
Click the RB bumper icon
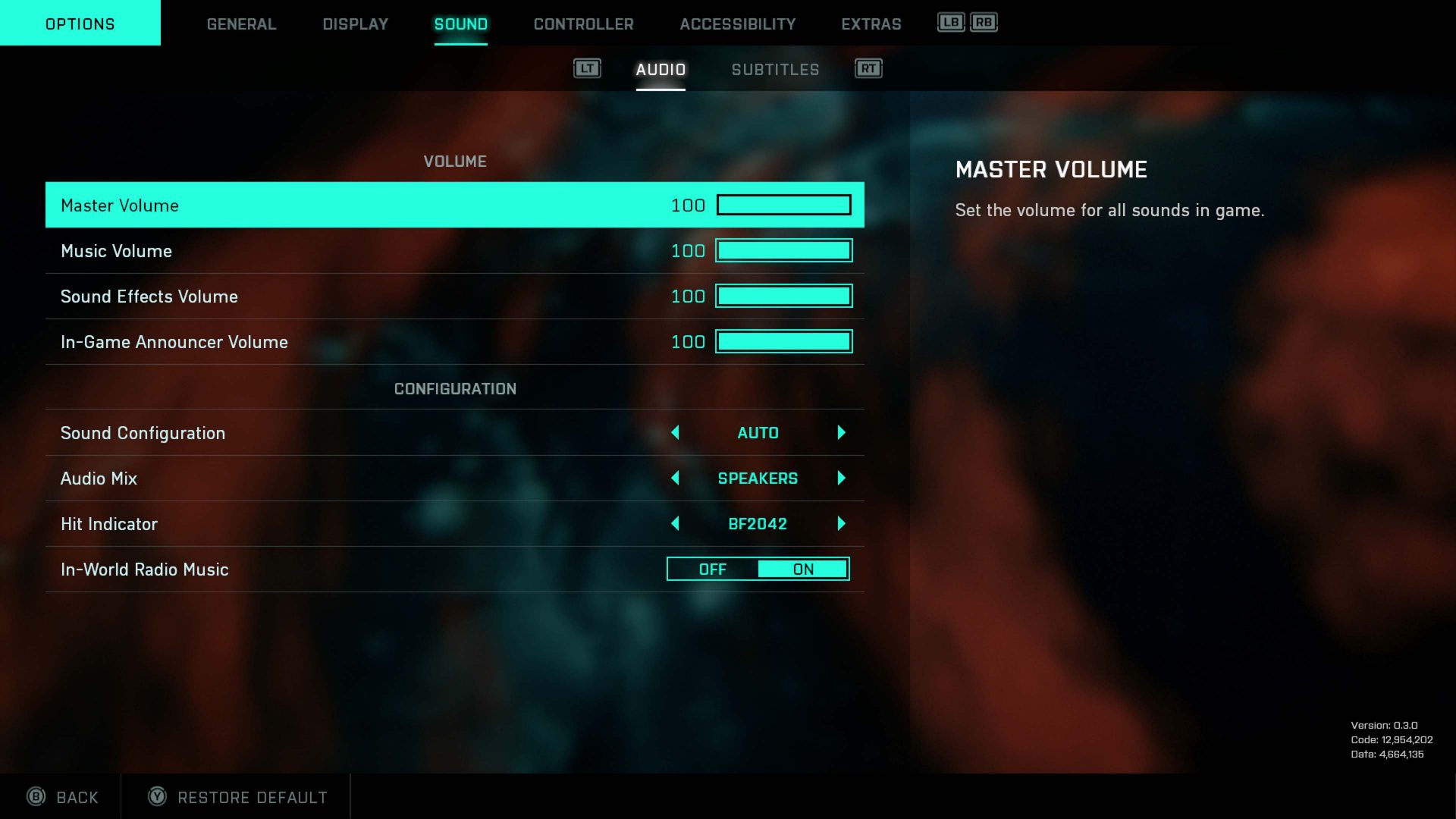click(983, 23)
